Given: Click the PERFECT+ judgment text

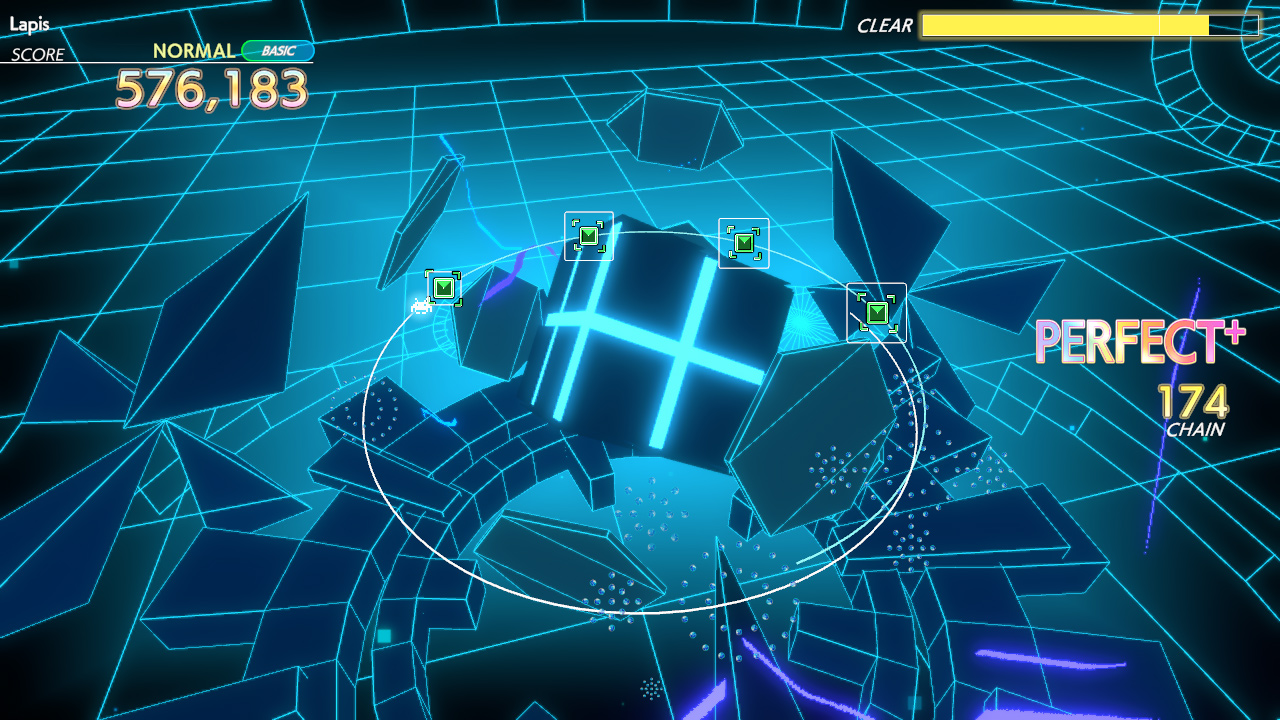Looking at the screenshot, I should point(1138,343).
